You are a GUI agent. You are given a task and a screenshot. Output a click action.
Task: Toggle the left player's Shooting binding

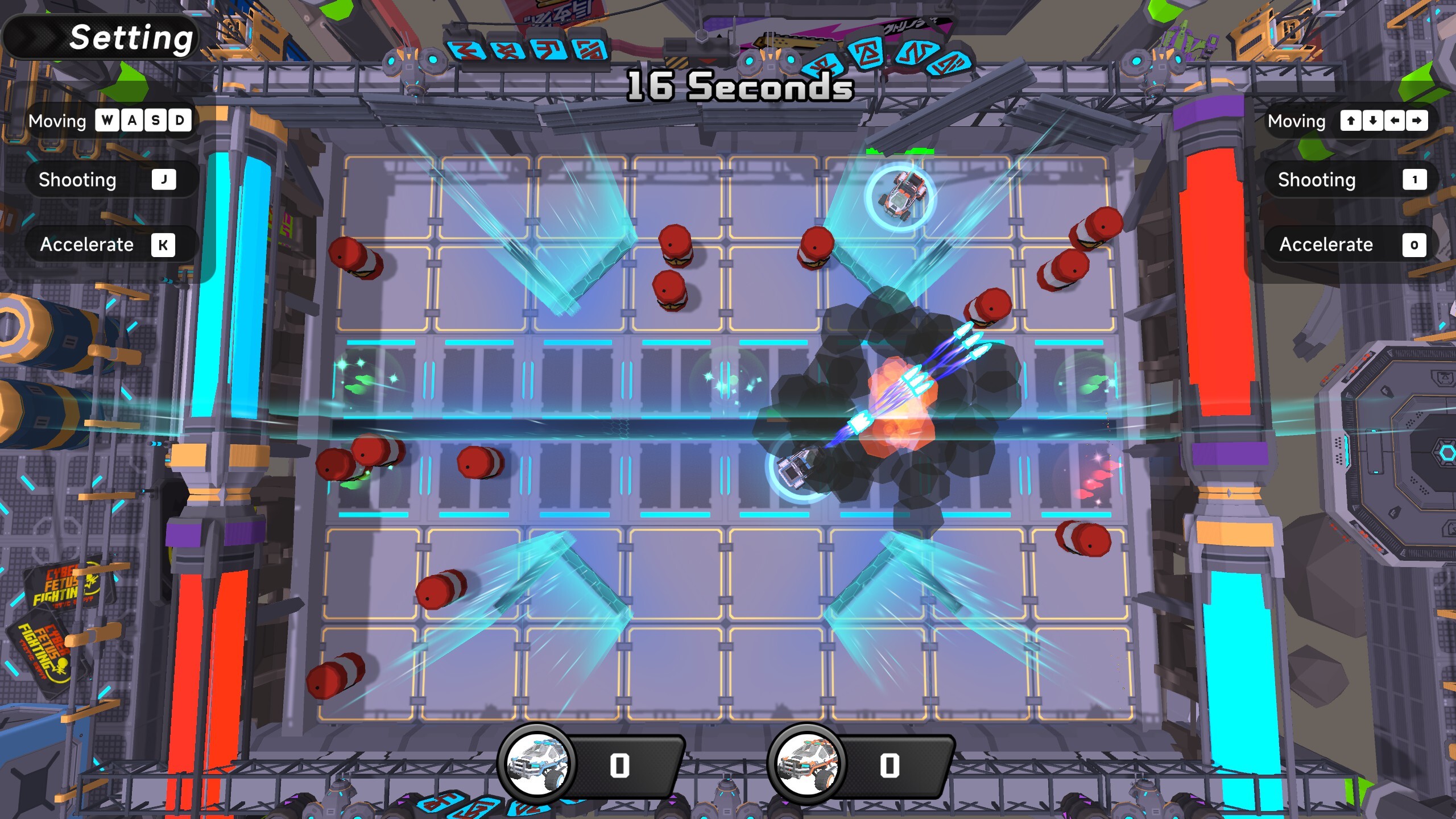(x=111, y=180)
